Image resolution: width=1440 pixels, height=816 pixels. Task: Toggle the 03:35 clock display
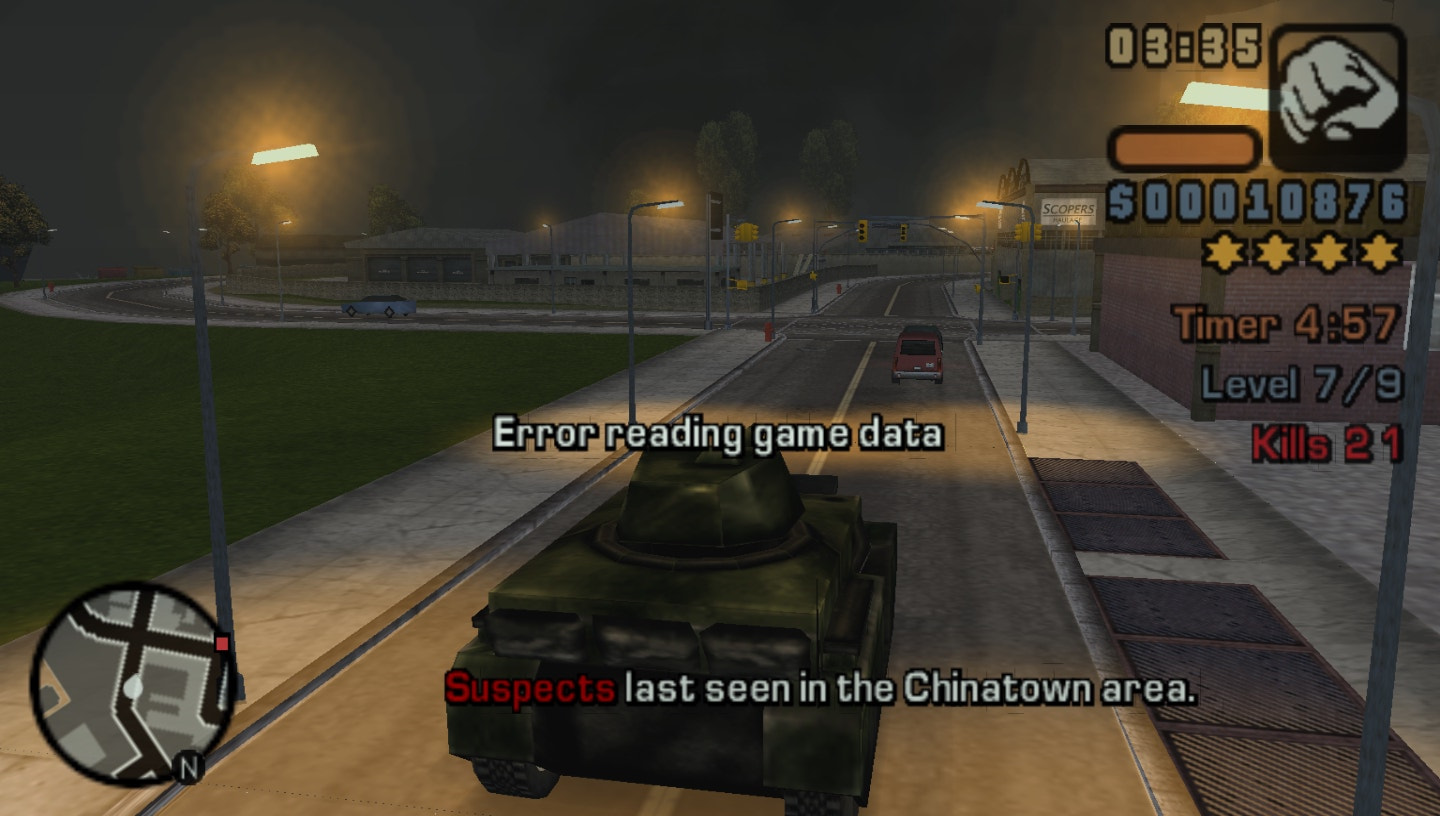click(1184, 43)
